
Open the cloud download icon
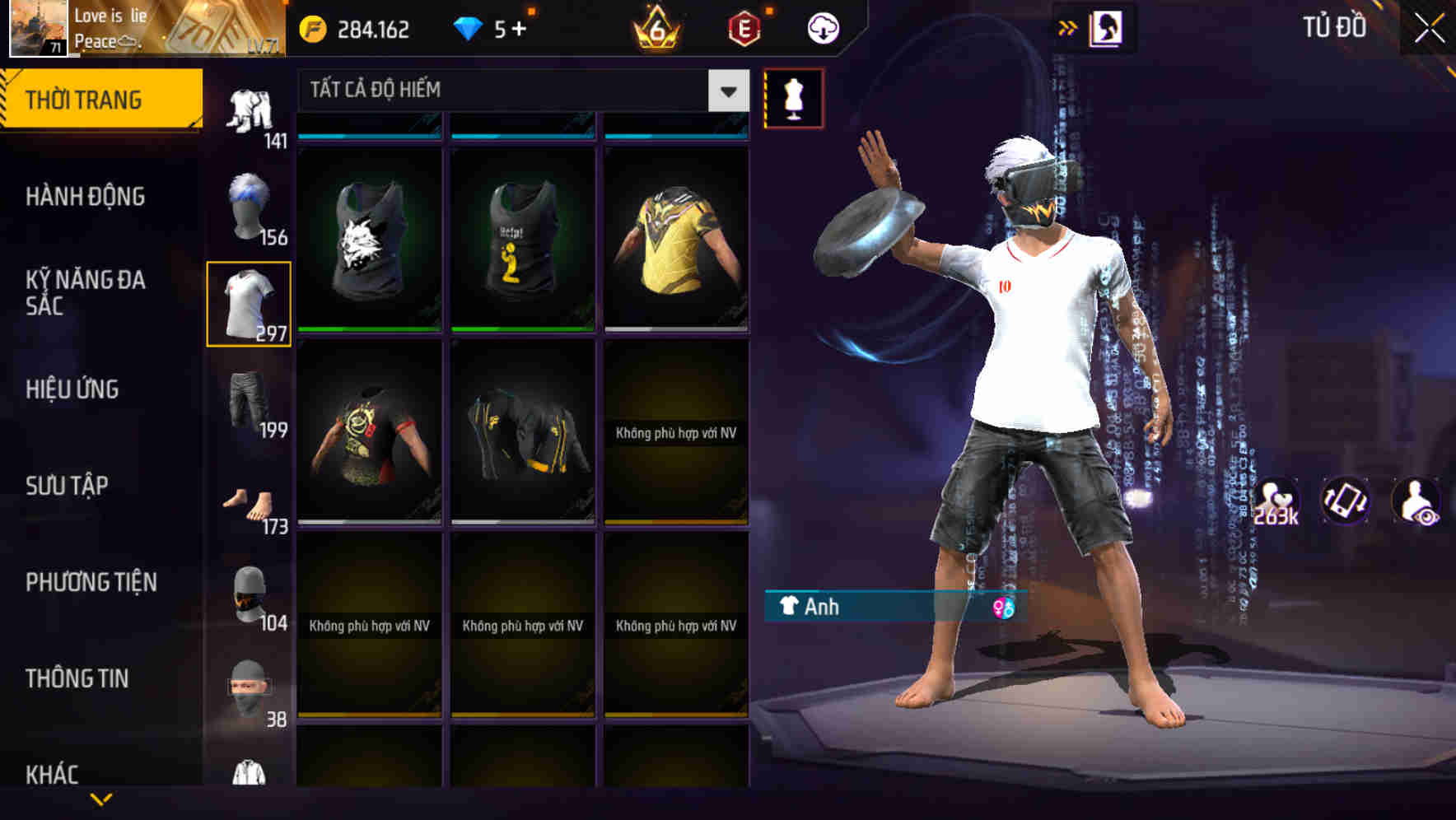point(822,26)
